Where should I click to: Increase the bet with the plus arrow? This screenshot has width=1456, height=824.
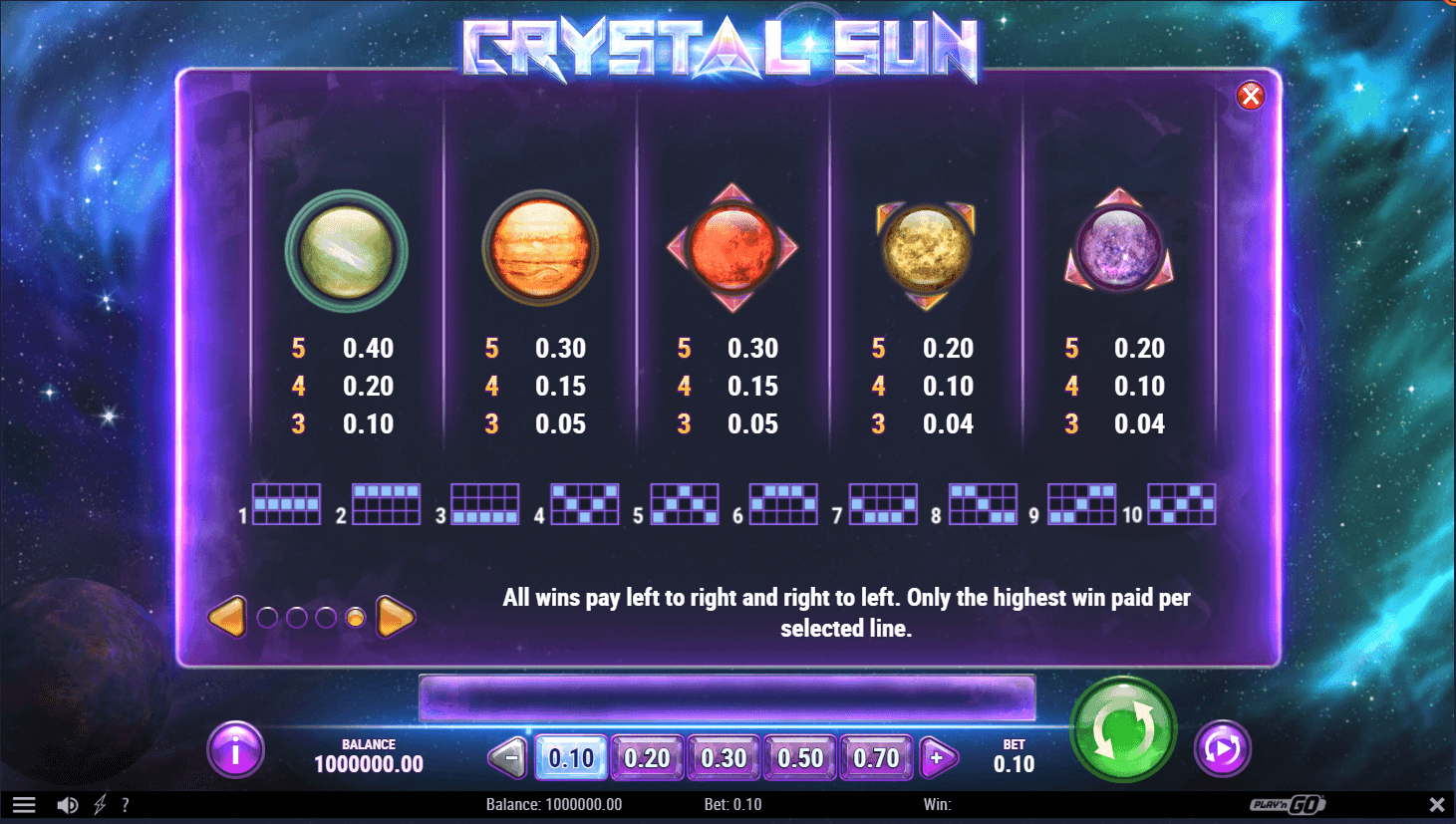coord(937,758)
